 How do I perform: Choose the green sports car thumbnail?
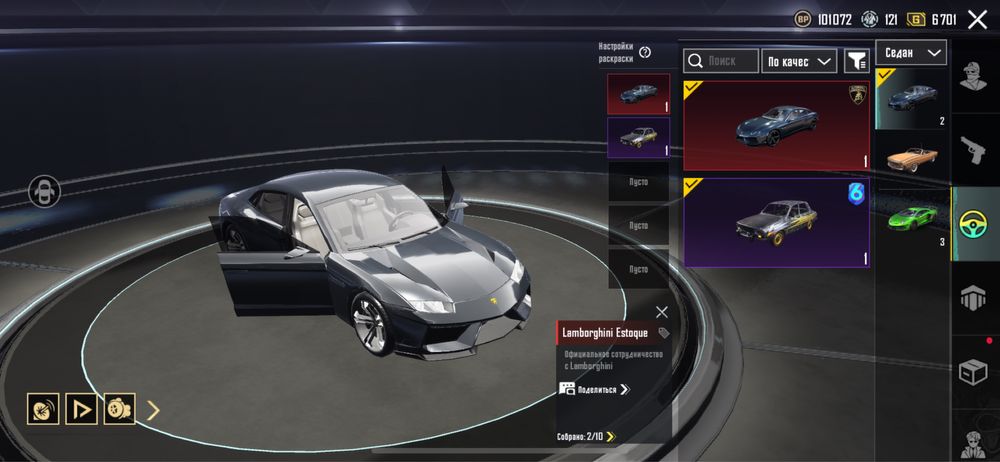911,218
